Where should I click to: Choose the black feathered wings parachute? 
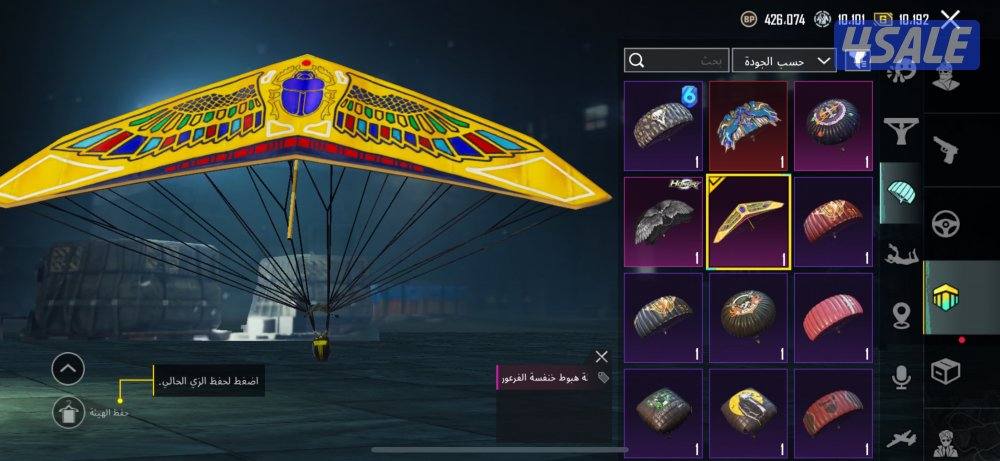(x=664, y=221)
